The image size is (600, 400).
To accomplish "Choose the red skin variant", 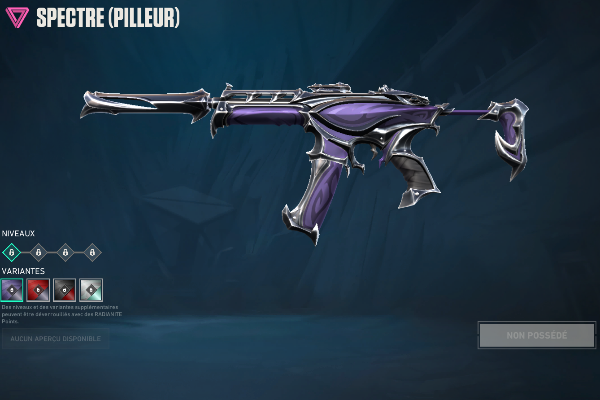I will pyautogui.click(x=38, y=290).
